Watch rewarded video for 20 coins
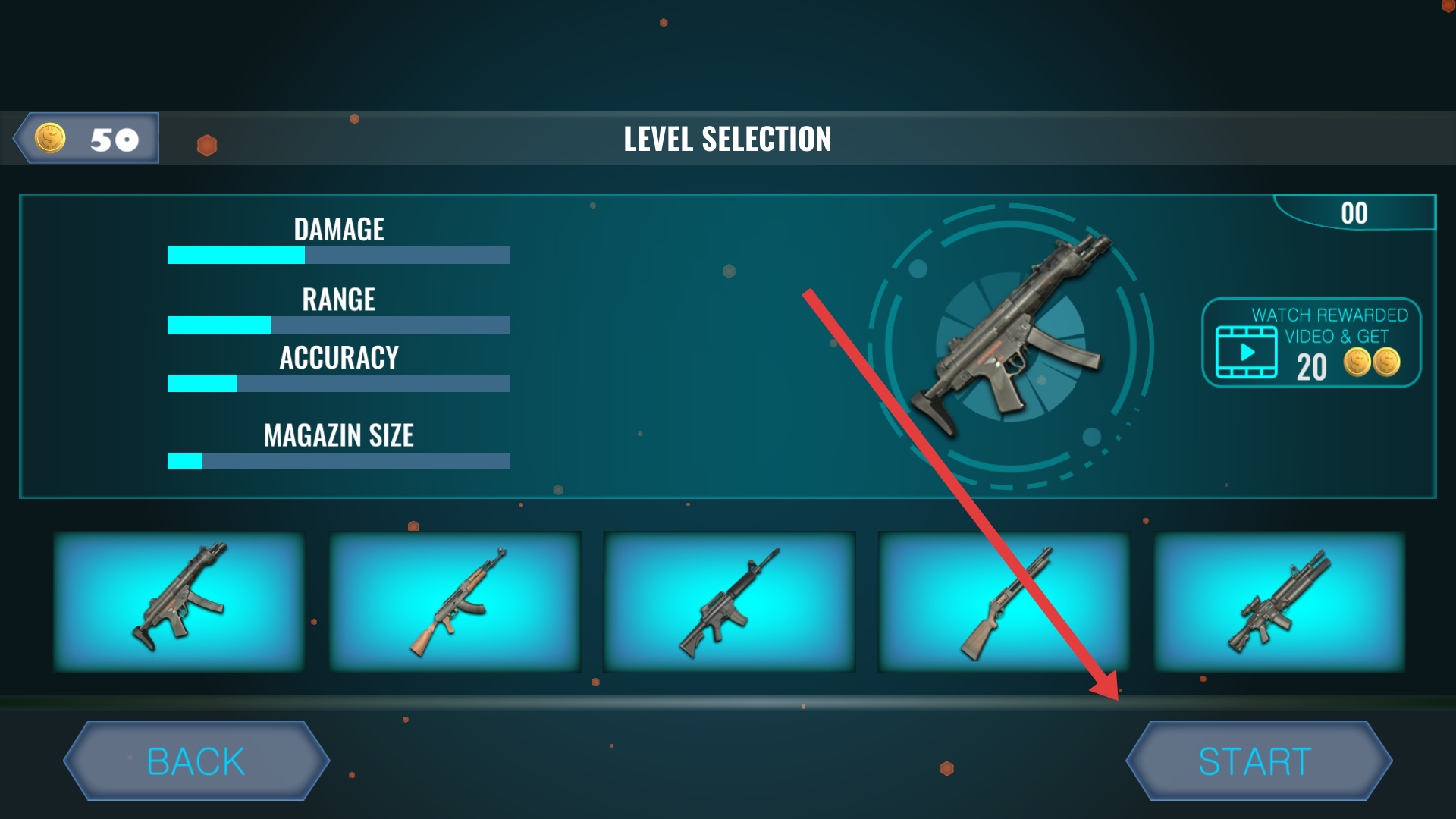The image size is (1456, 819). [1311, 343]
